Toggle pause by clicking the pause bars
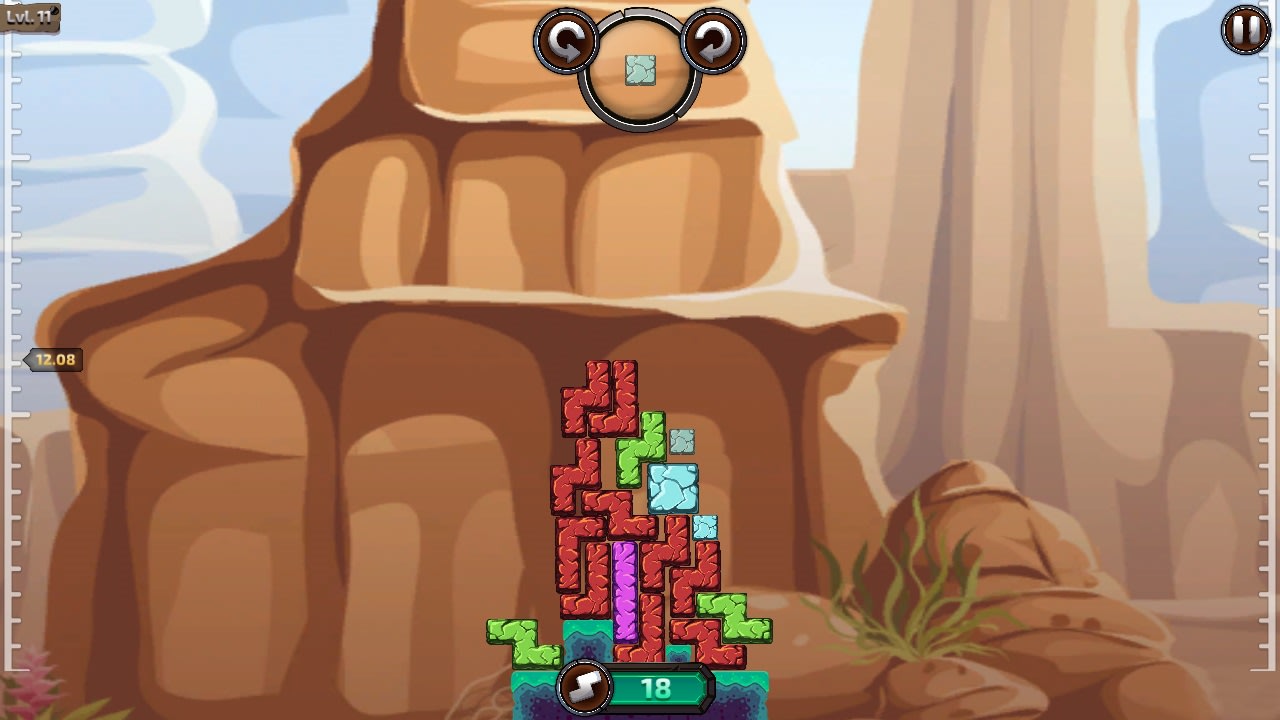 coord(1243,32)
